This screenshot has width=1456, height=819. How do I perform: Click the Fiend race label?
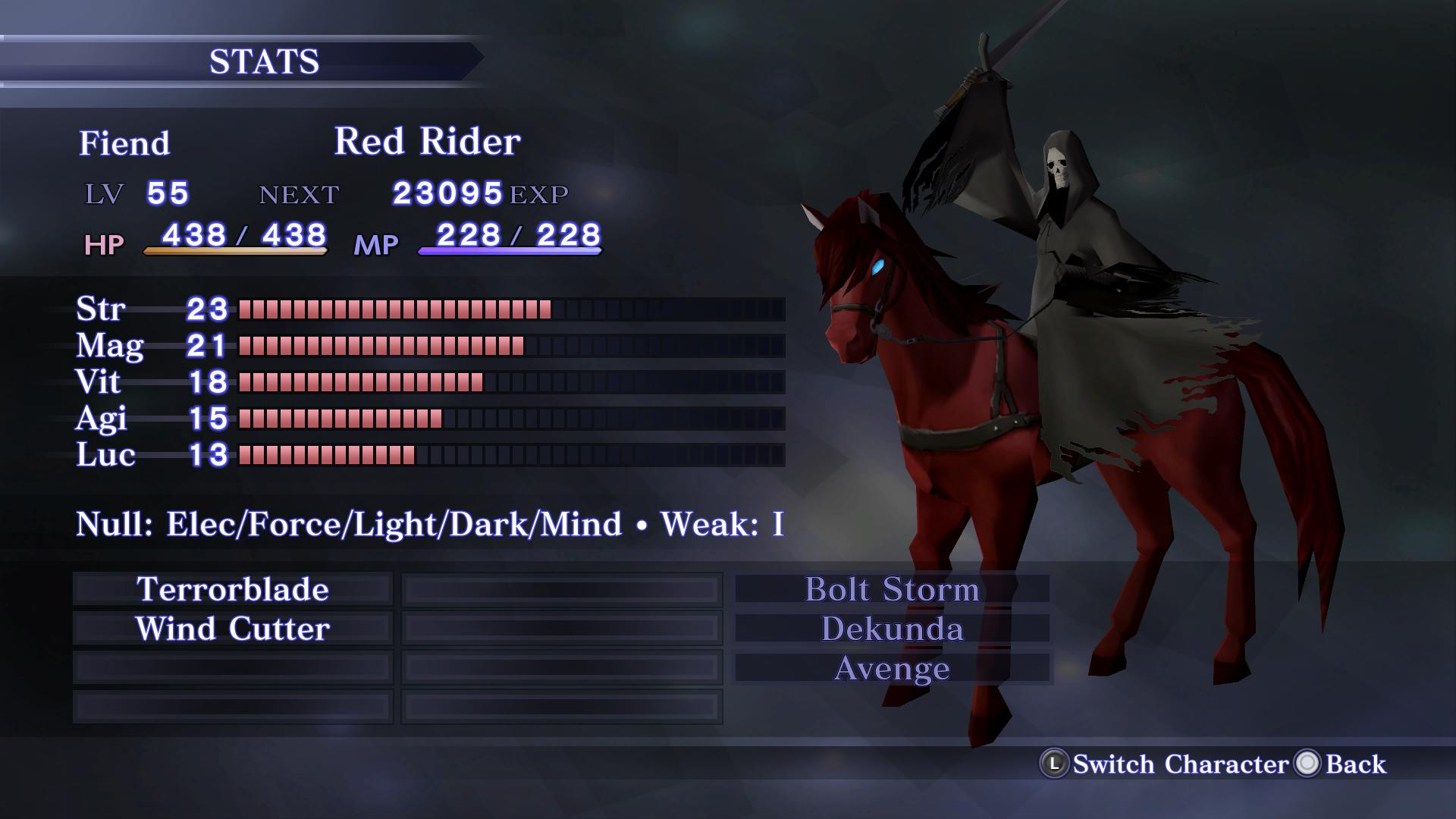pos(125,143)
